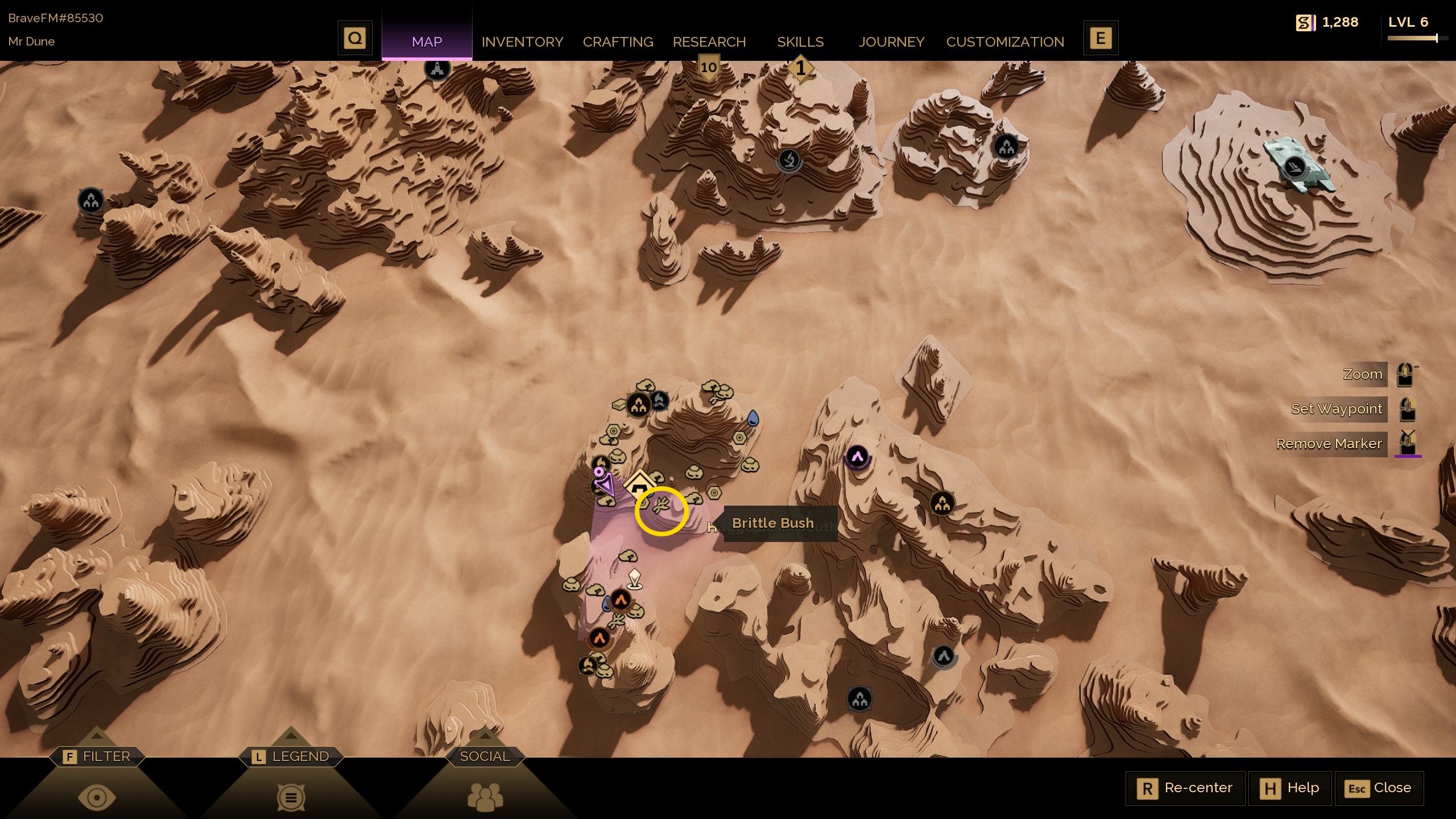Open Filter options via the eye icon

[x=97, y=796]
